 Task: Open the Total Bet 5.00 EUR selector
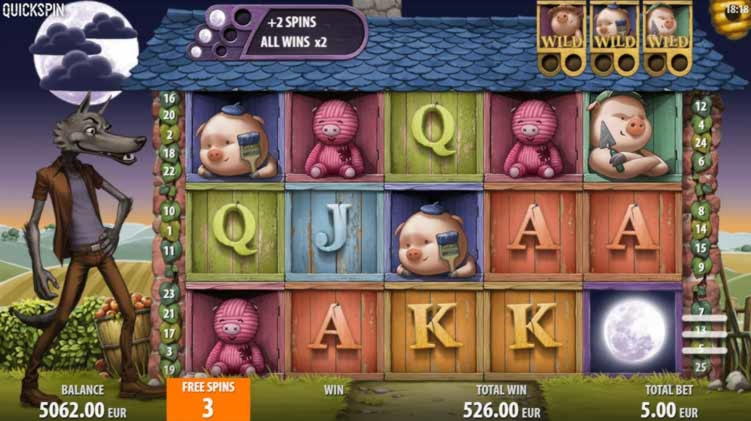[x=671, y=402]
